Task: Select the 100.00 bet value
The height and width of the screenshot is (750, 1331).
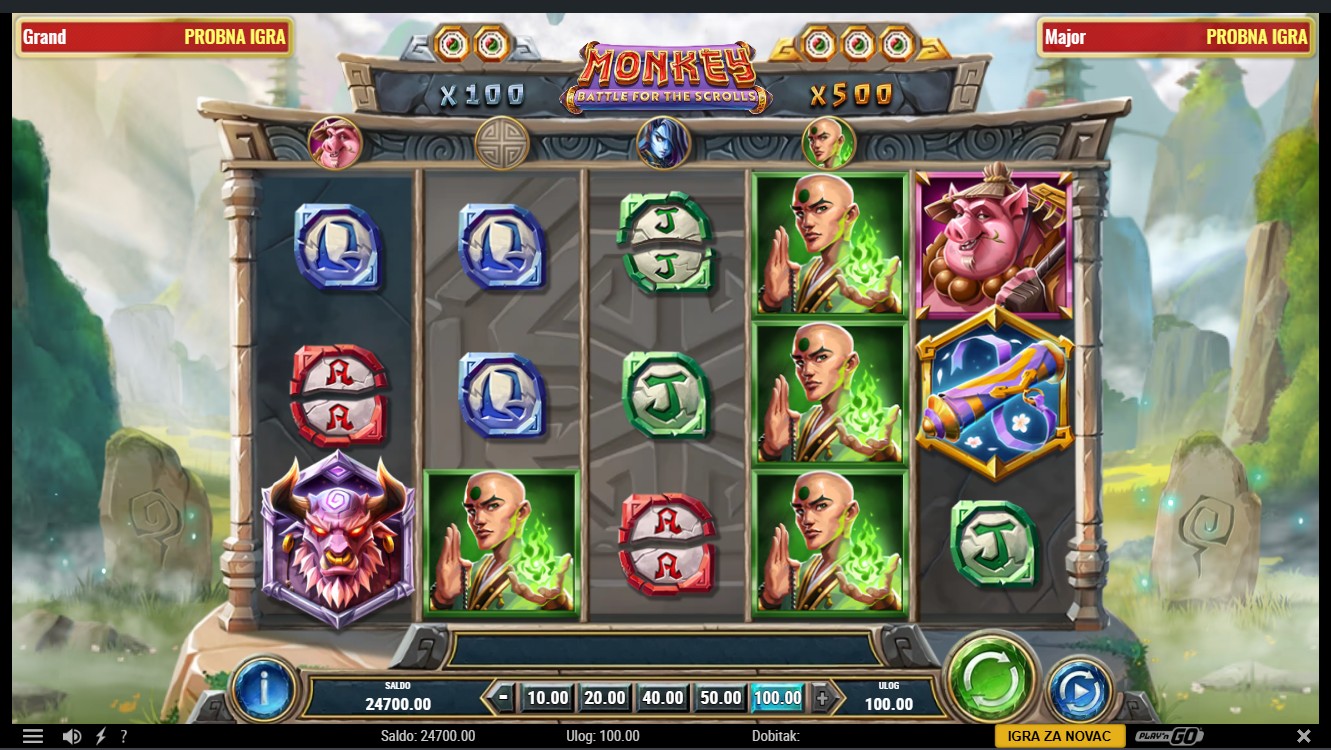Action: pyautogui.click(x=777, y=698)
